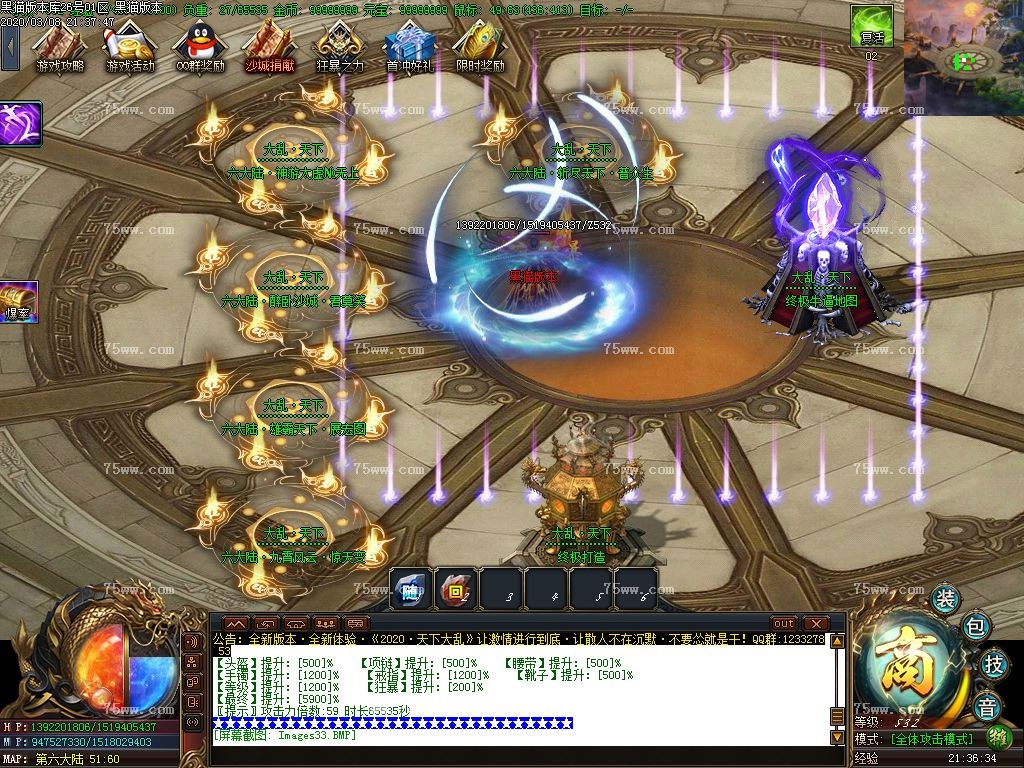Open skills with the 技 button
The height and width of the screenshot is (768, 1024).
(x=993, y=664)
